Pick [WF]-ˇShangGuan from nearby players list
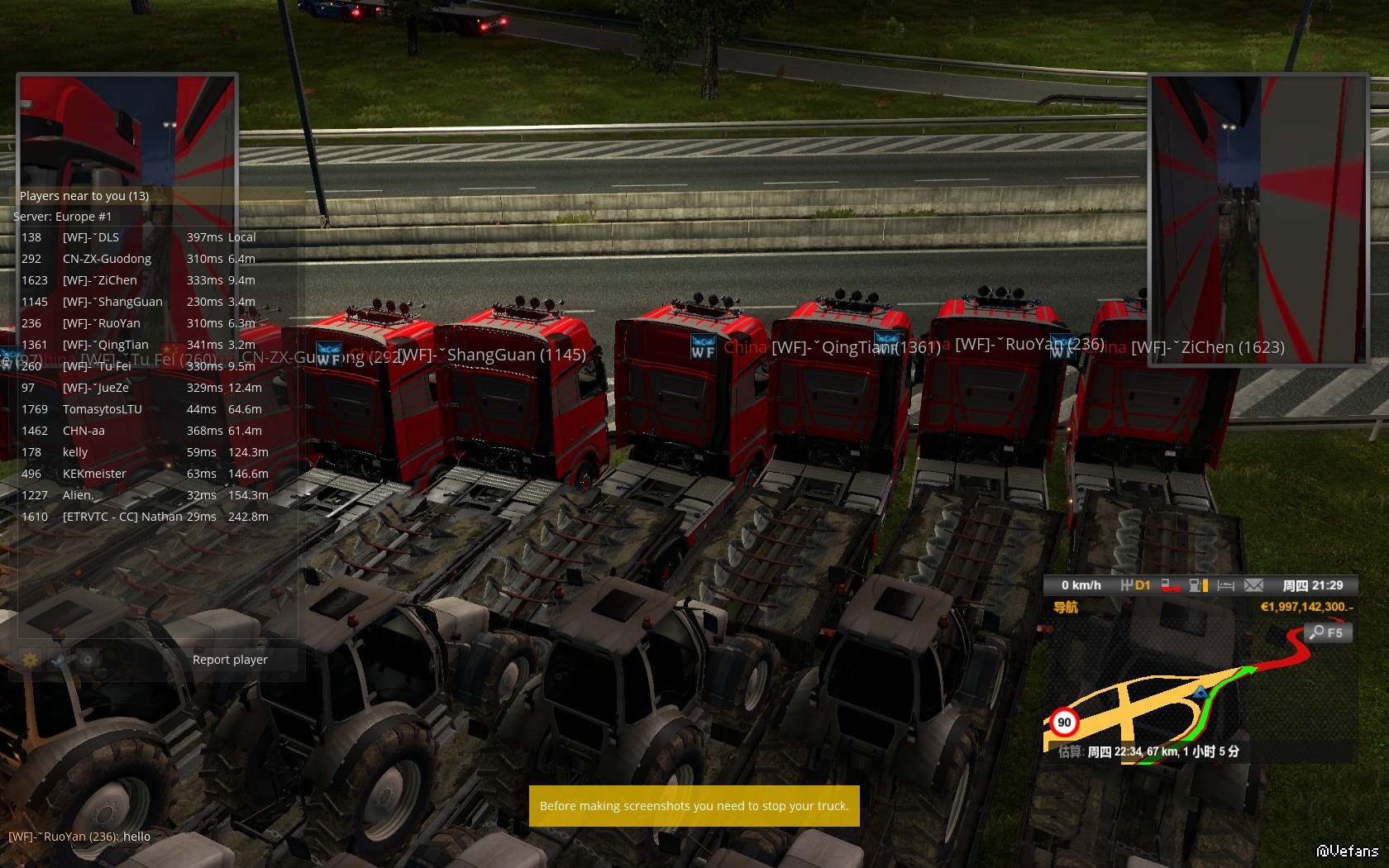The image size is (1389, 868). click(112, 302)
